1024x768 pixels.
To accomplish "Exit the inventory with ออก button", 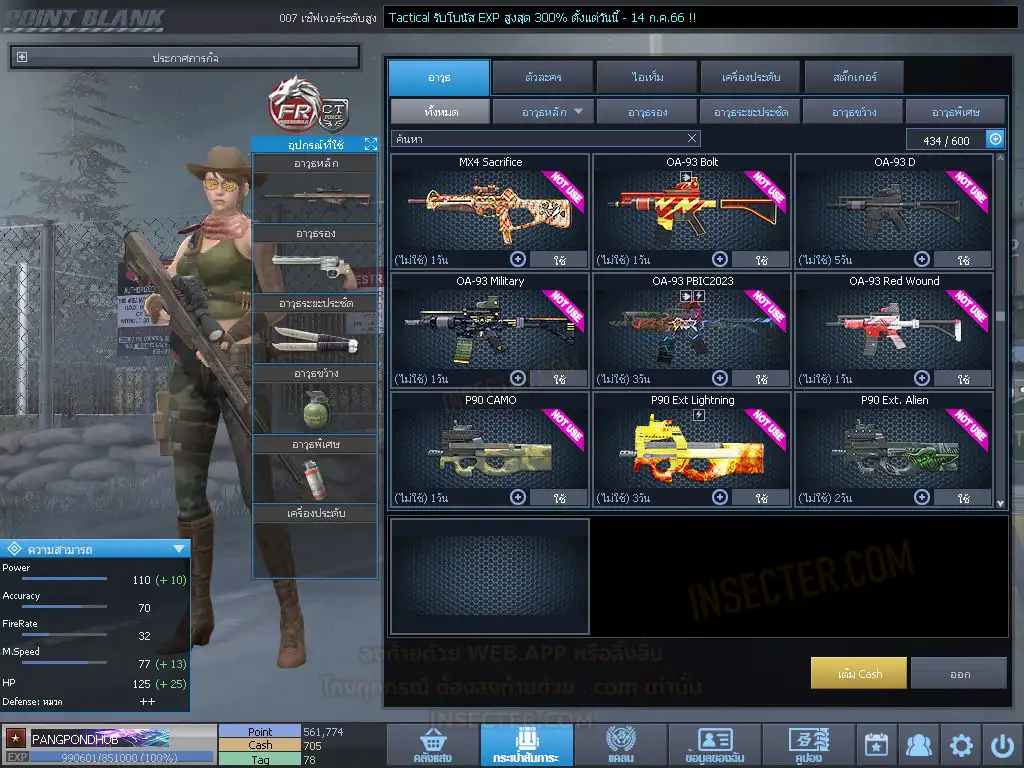I will (x=959, y=674).
